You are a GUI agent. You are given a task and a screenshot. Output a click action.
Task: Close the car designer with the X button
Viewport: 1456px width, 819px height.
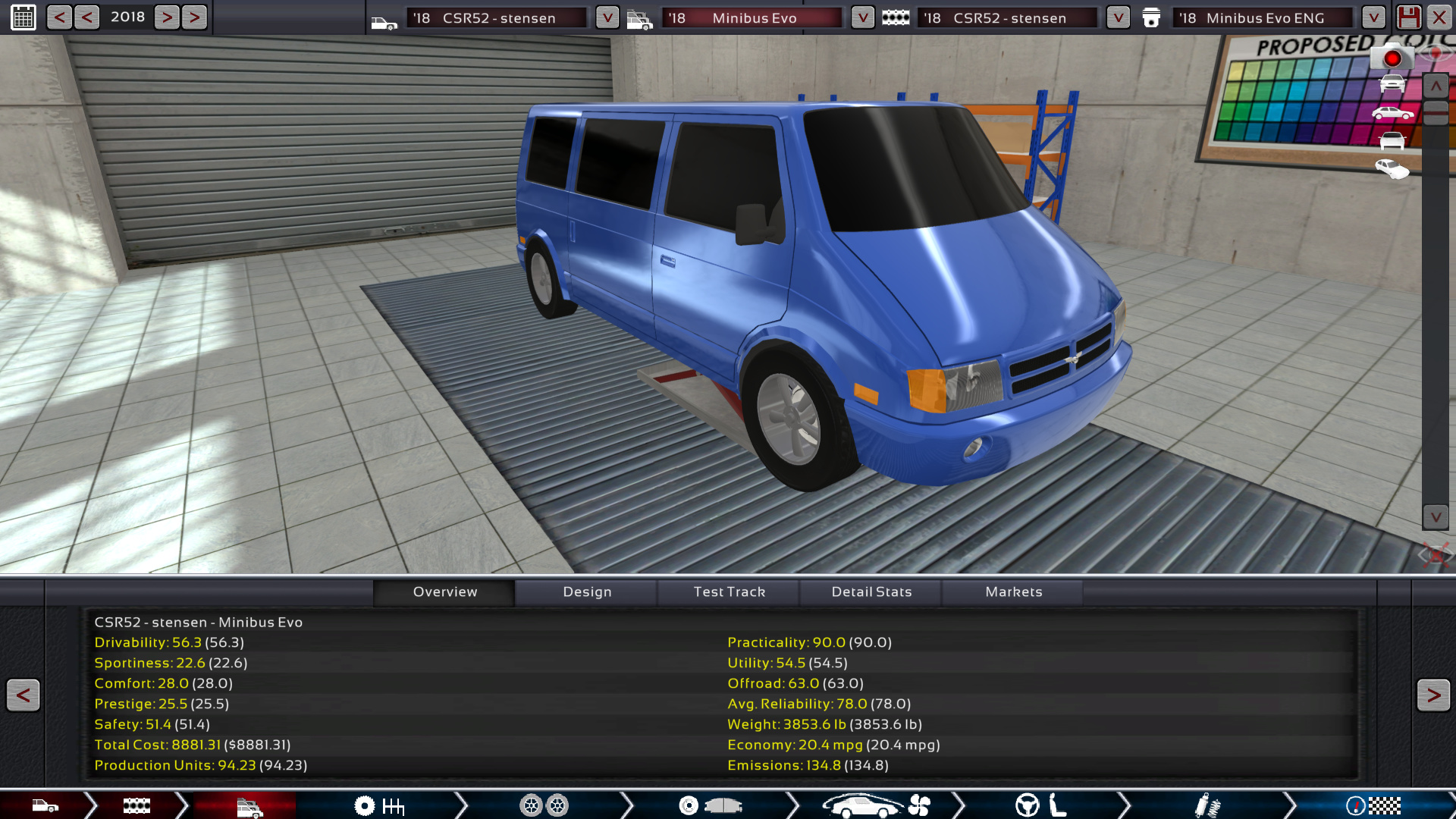click(x=1439, y=17)
